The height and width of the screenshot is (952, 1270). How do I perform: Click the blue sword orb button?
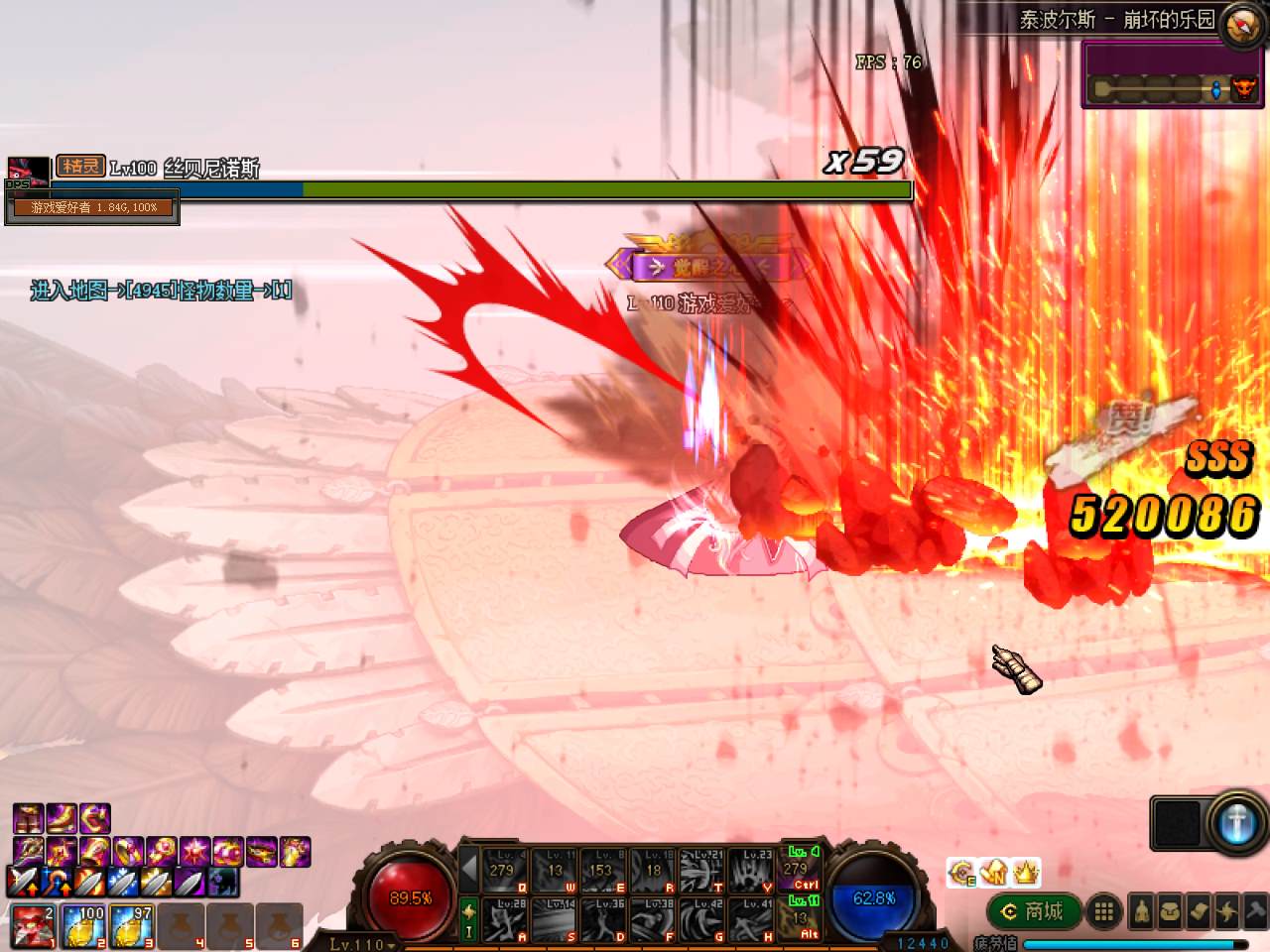pos(1235,823)
